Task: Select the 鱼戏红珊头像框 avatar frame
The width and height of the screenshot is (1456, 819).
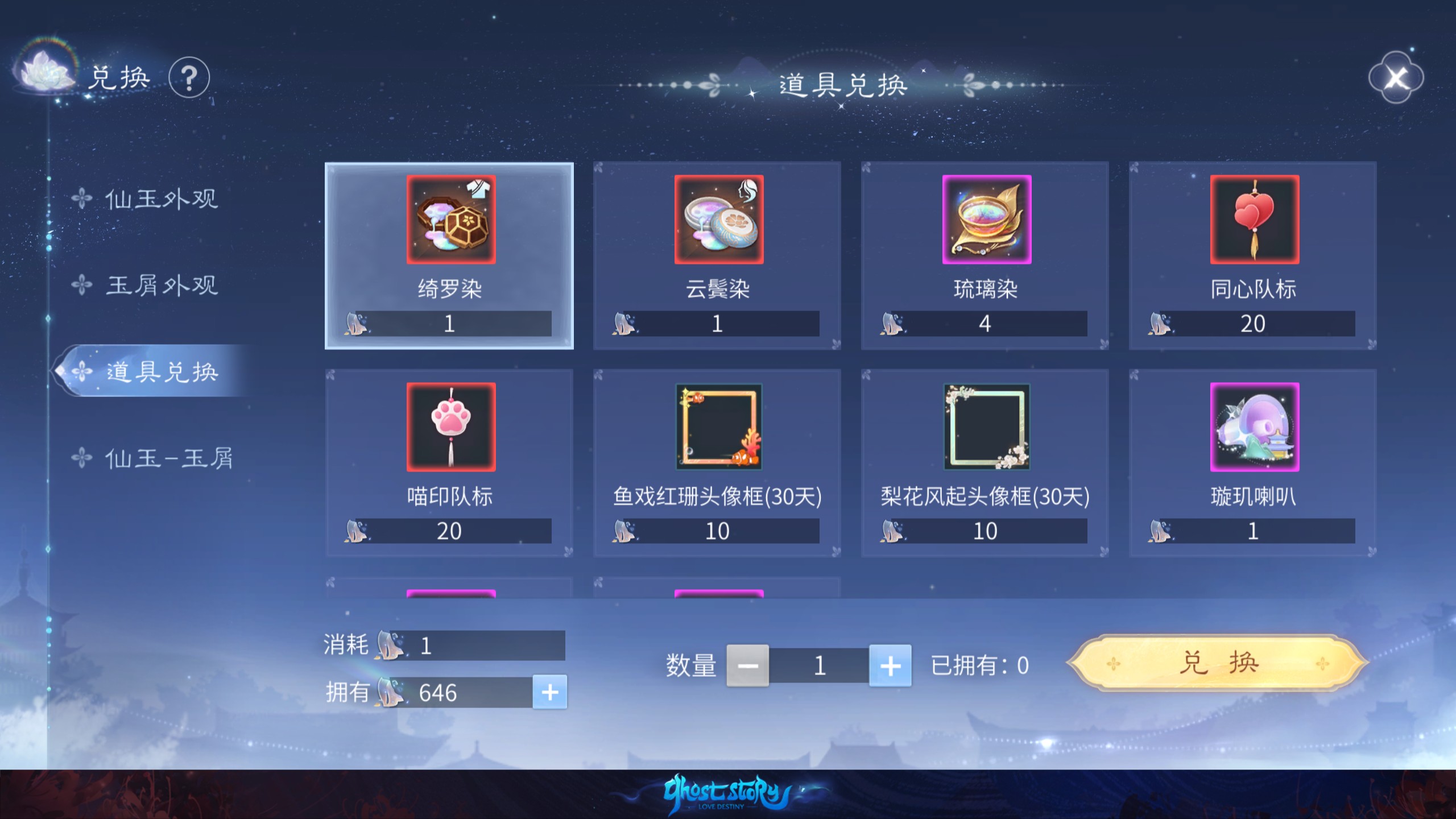Action: pyautogui.click(x=717, y=463)
